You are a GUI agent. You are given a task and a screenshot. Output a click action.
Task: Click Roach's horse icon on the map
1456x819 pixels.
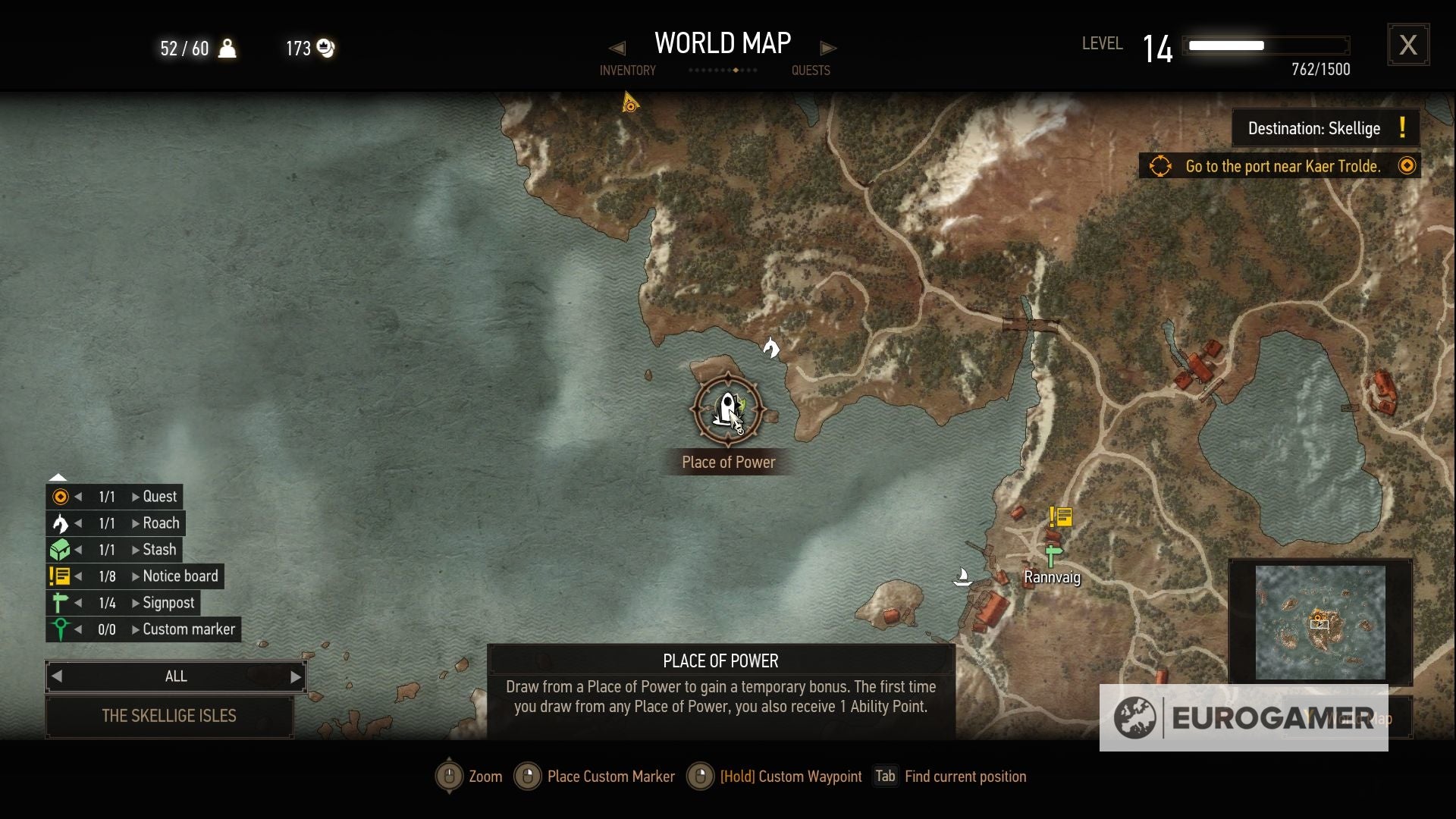tap(772, 347)
